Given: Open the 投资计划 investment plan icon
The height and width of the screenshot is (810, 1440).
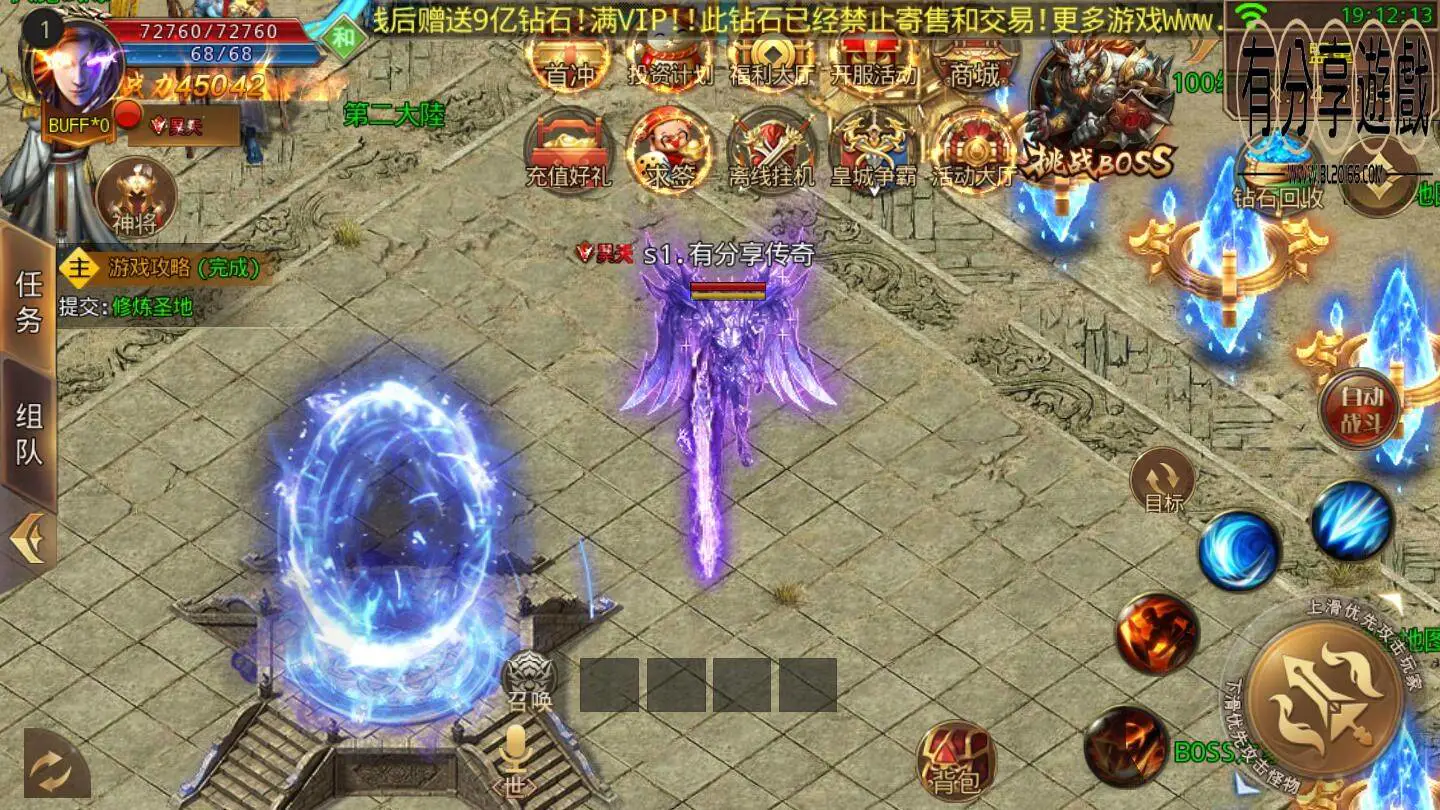Looking at the screenshot, I should click(x=670, y=62).
